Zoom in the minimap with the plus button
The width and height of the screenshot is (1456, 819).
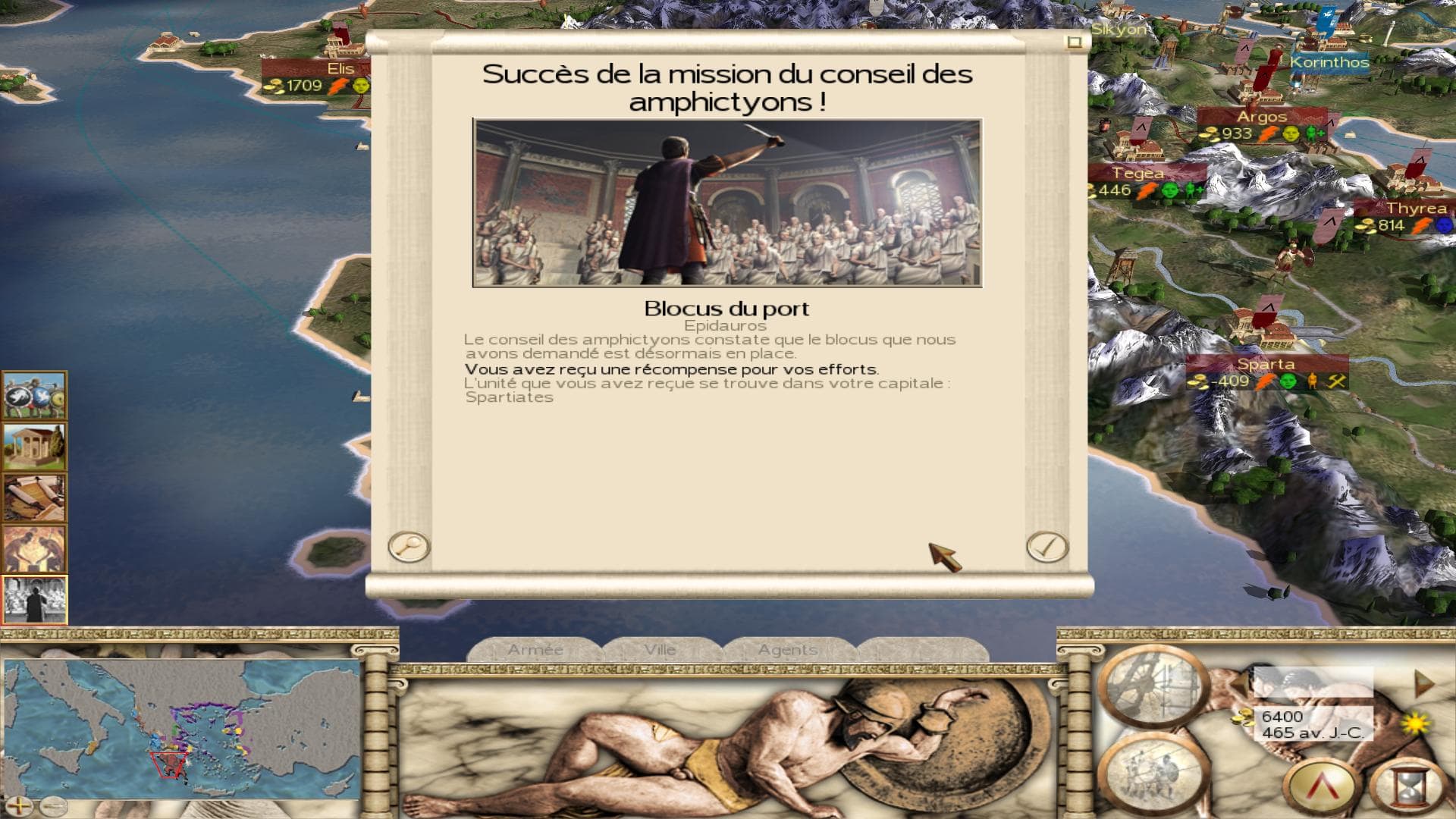tap(20, 805)
